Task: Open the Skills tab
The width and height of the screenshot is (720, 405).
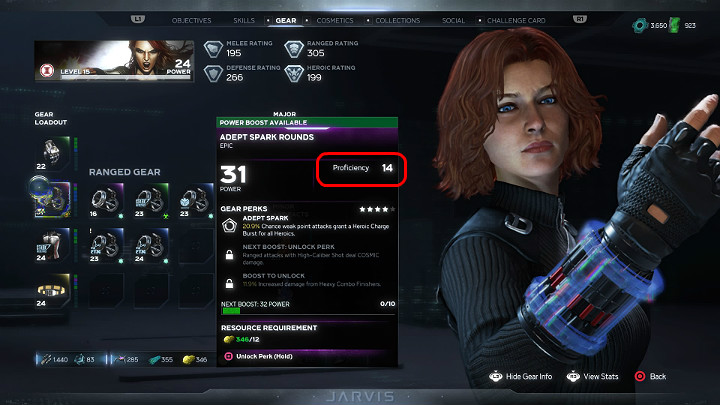Action: click(244, 20)
